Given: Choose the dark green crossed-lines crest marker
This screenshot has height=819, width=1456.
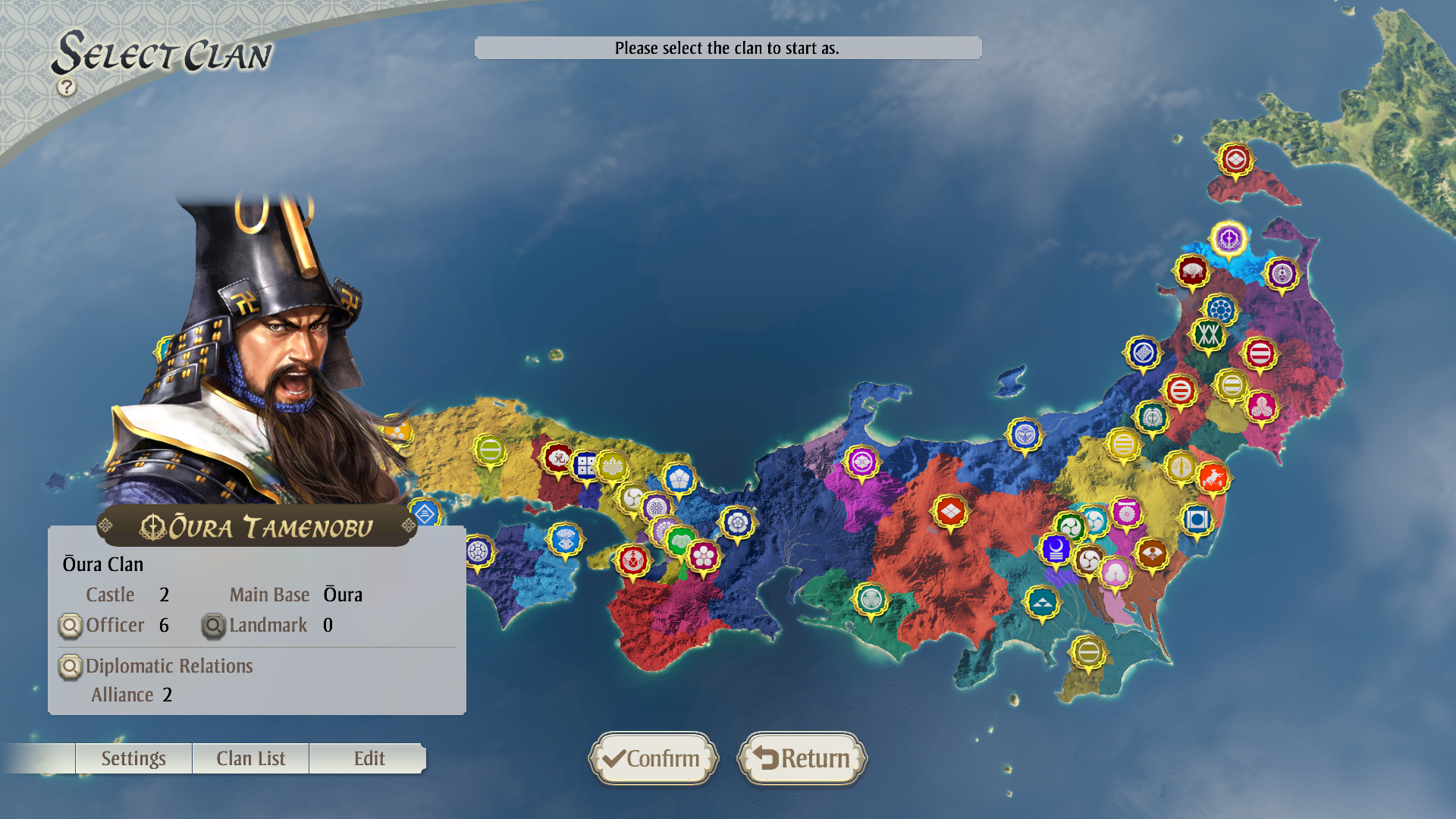Looking at the screenshot, I should [x=1208, y=334].
